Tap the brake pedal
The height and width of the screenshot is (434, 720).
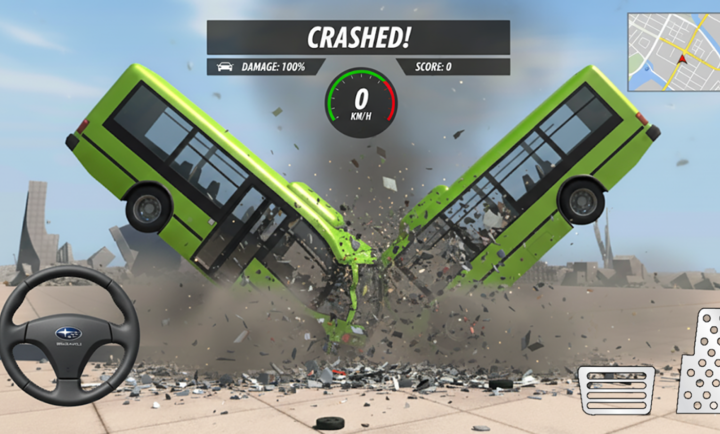tap(616, 389)
